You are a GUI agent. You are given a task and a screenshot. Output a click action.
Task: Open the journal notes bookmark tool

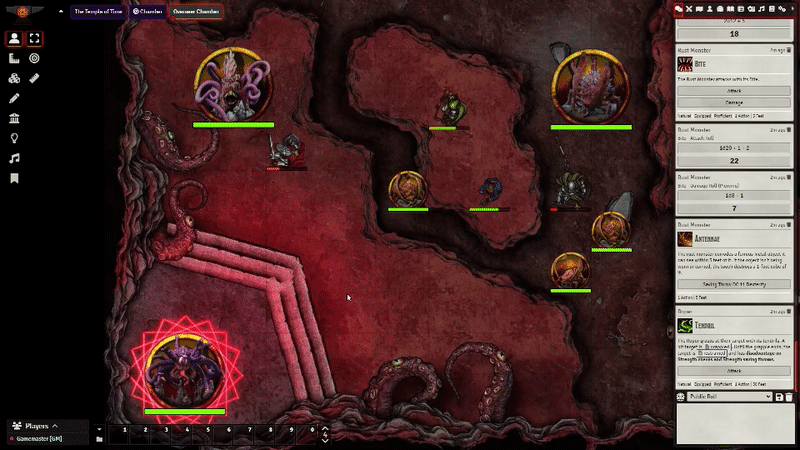pyautogui.click(x=14, y=178)
